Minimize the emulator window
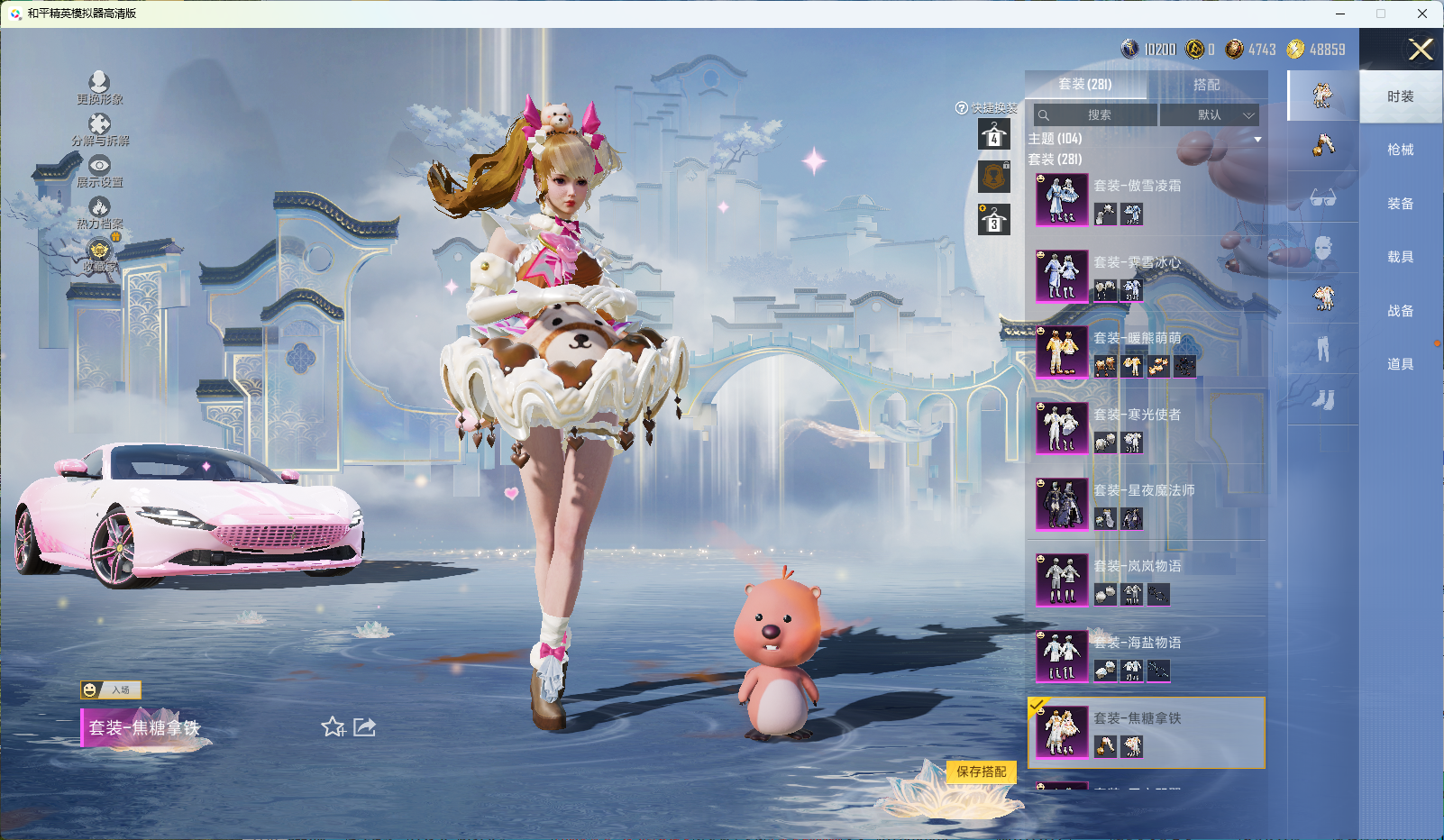Viewport: 1444px width, 840px height. pyautogui.click(x=1340, y=14)
